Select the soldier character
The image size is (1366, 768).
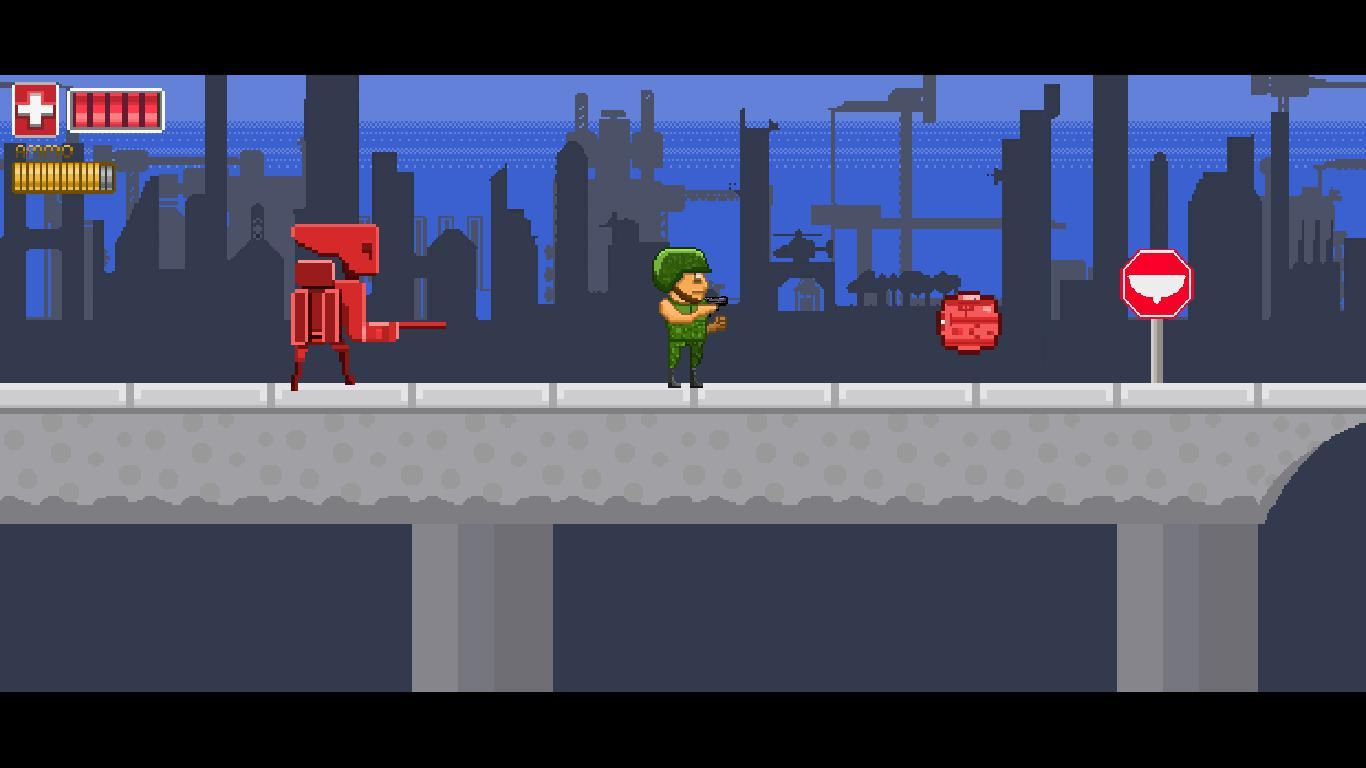(683, 320)
